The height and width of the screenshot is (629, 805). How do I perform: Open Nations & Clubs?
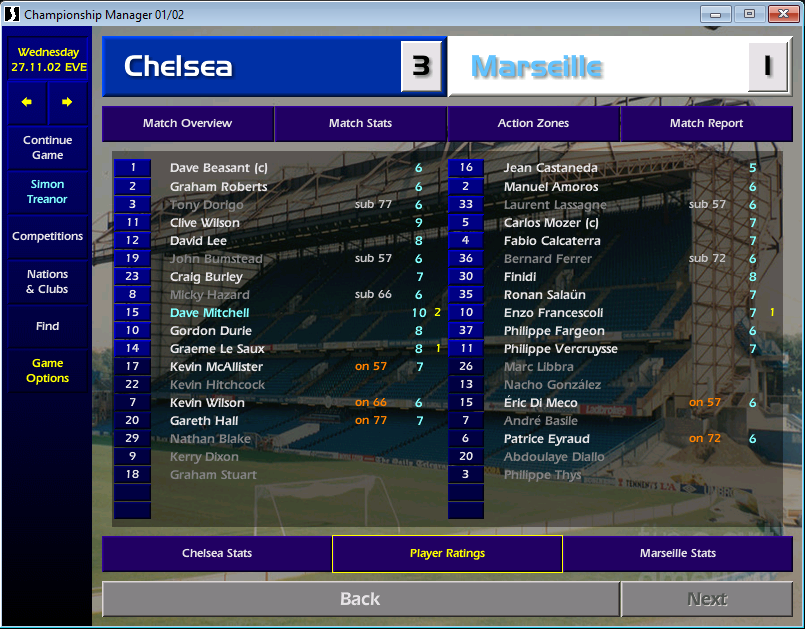point(47,282)
